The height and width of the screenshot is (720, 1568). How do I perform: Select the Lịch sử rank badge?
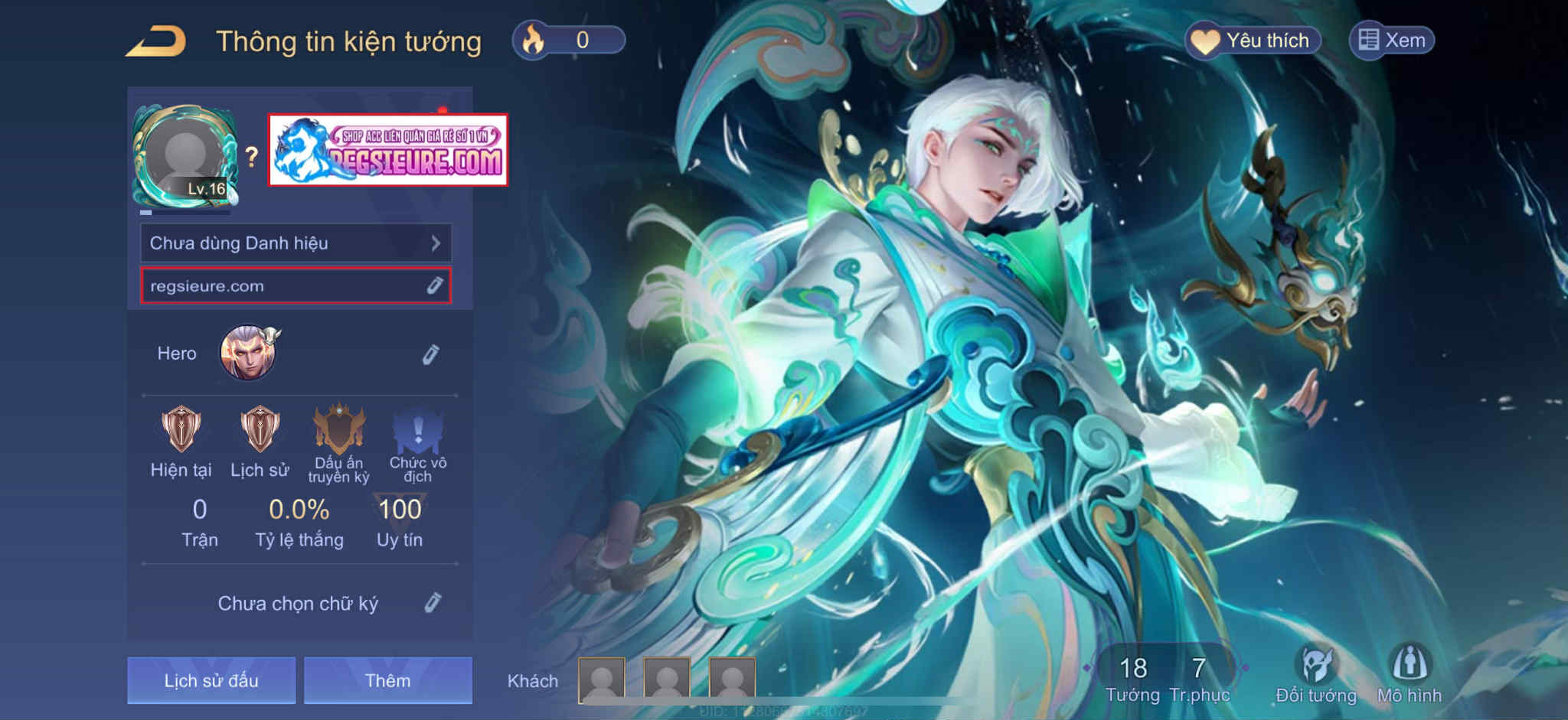point(260,430)
